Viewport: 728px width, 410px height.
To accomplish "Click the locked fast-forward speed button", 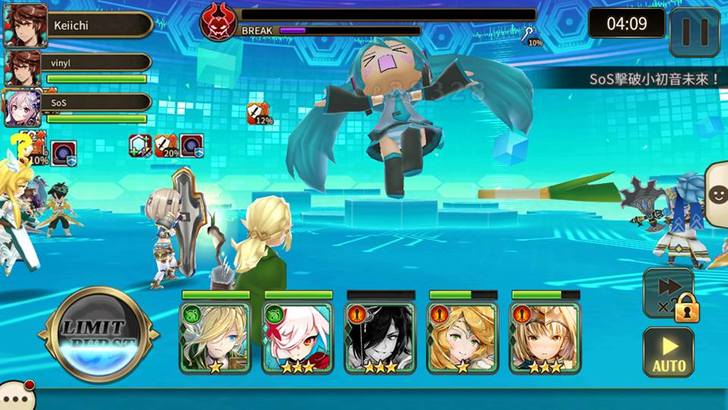I will [x=668, y=292].
